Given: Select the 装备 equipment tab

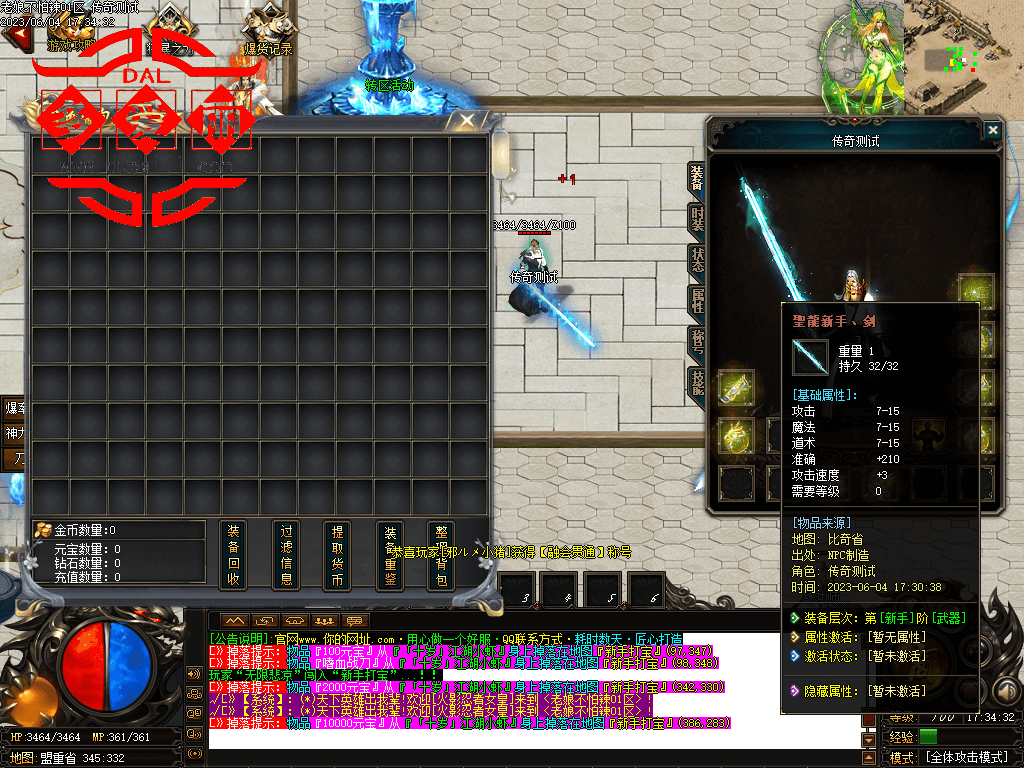Looking at the screenshot, I should click(697, 179).
